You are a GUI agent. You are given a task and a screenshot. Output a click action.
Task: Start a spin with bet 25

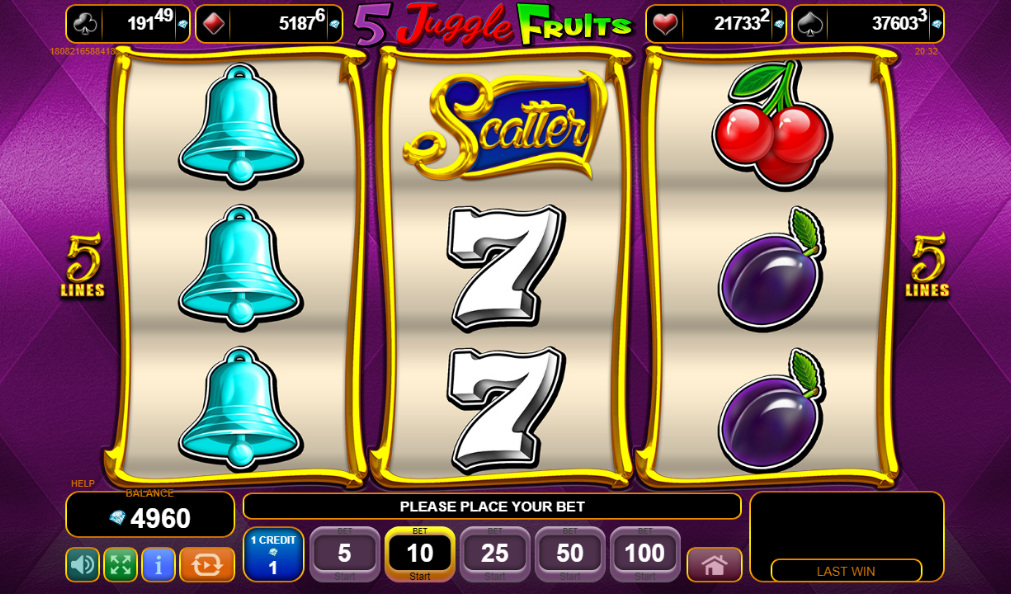(x=495, y=554)
